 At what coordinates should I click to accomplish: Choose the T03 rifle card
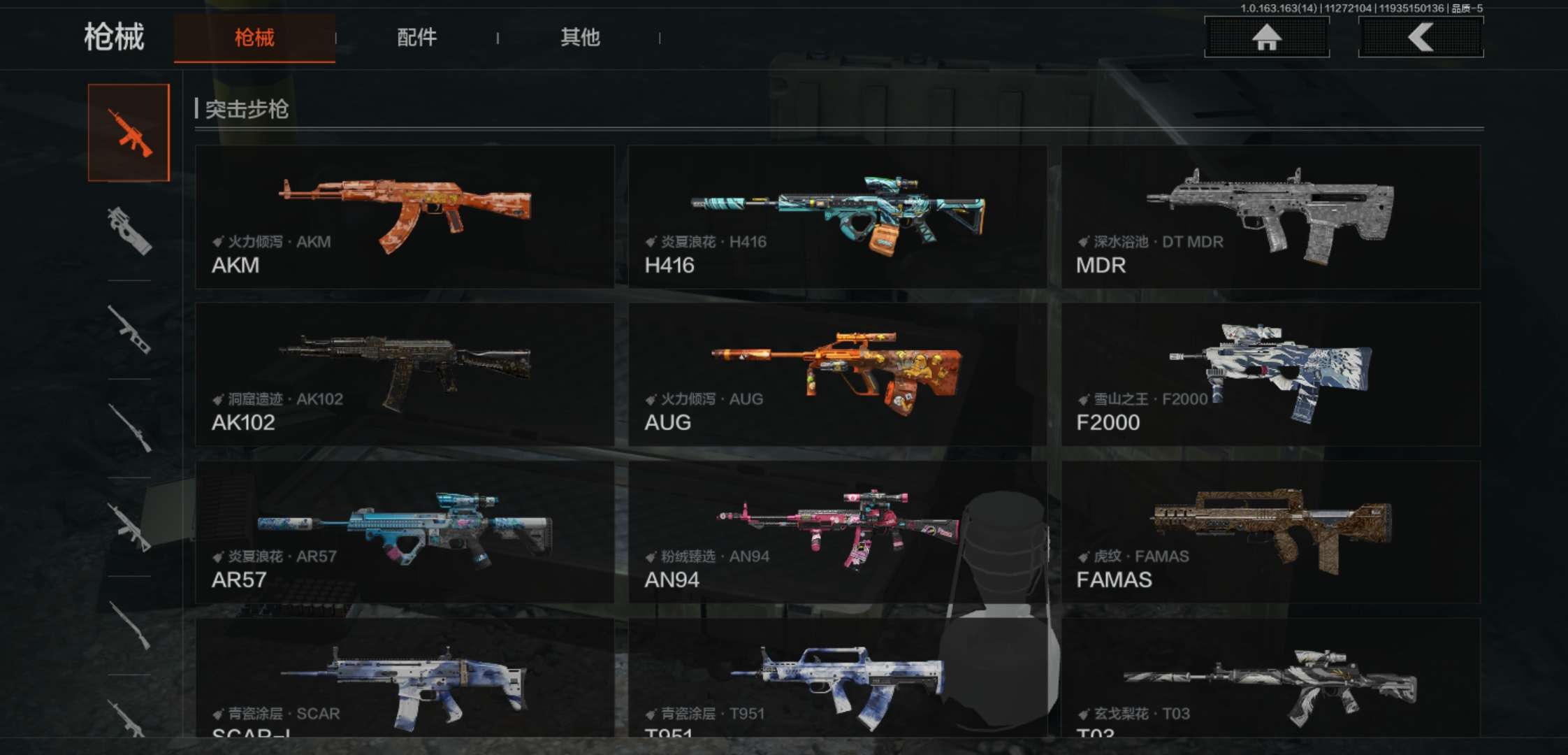1270,678
